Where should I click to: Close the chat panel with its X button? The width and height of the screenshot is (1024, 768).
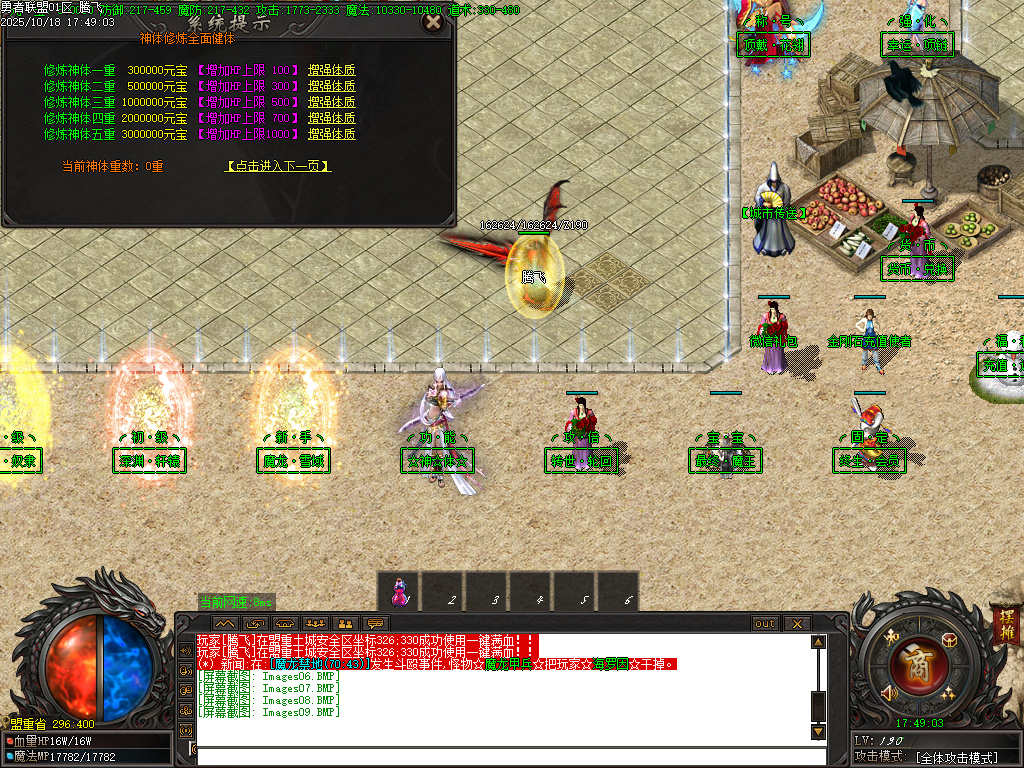tap(796, 623)
